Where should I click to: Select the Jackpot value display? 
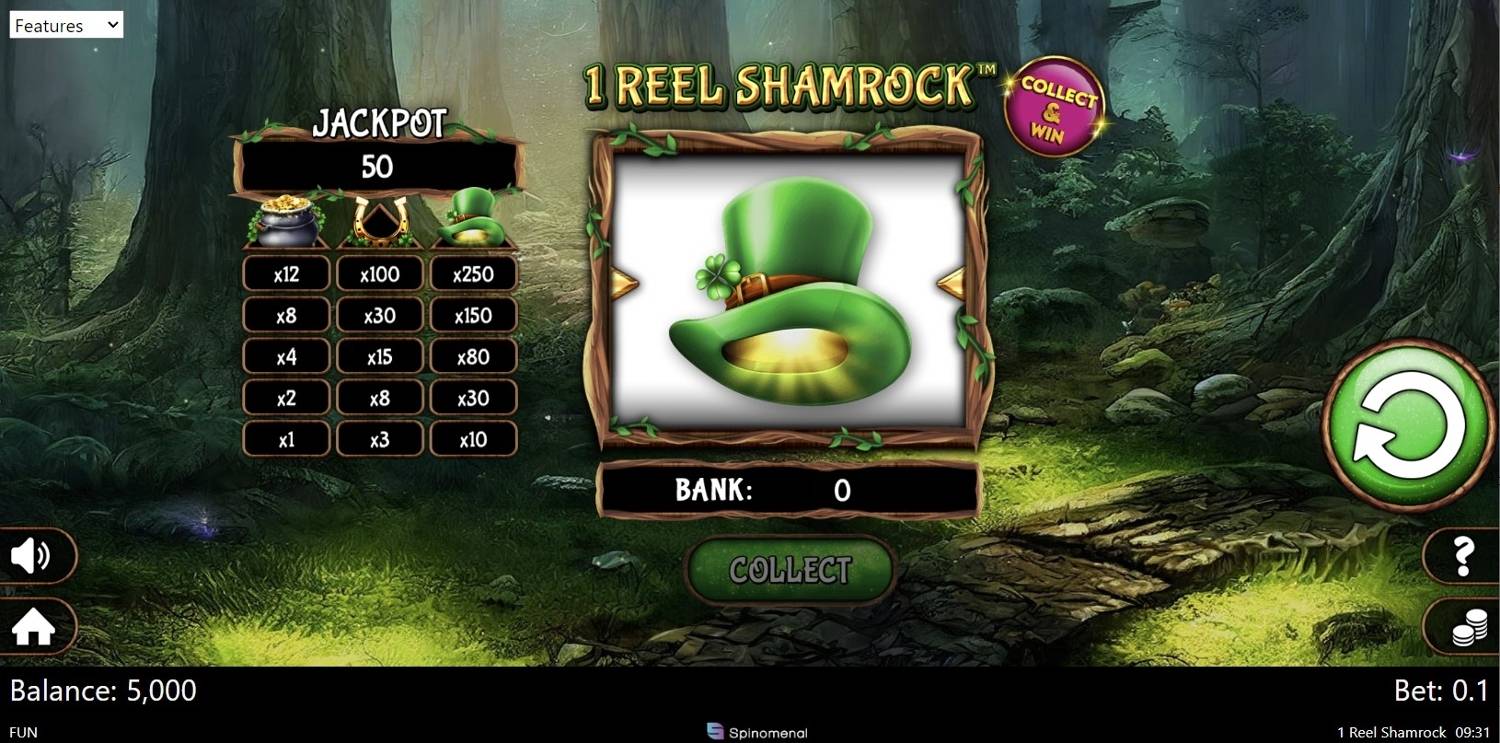pos(380,166)
